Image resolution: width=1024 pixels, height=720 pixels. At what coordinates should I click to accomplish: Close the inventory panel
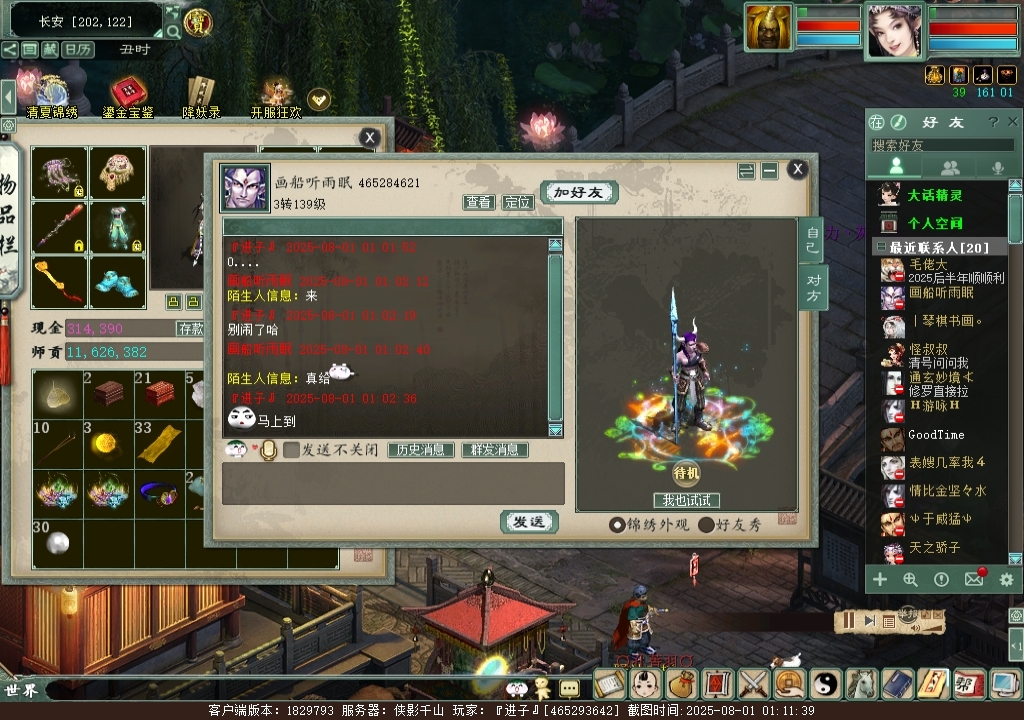click(x=370, y=138)
